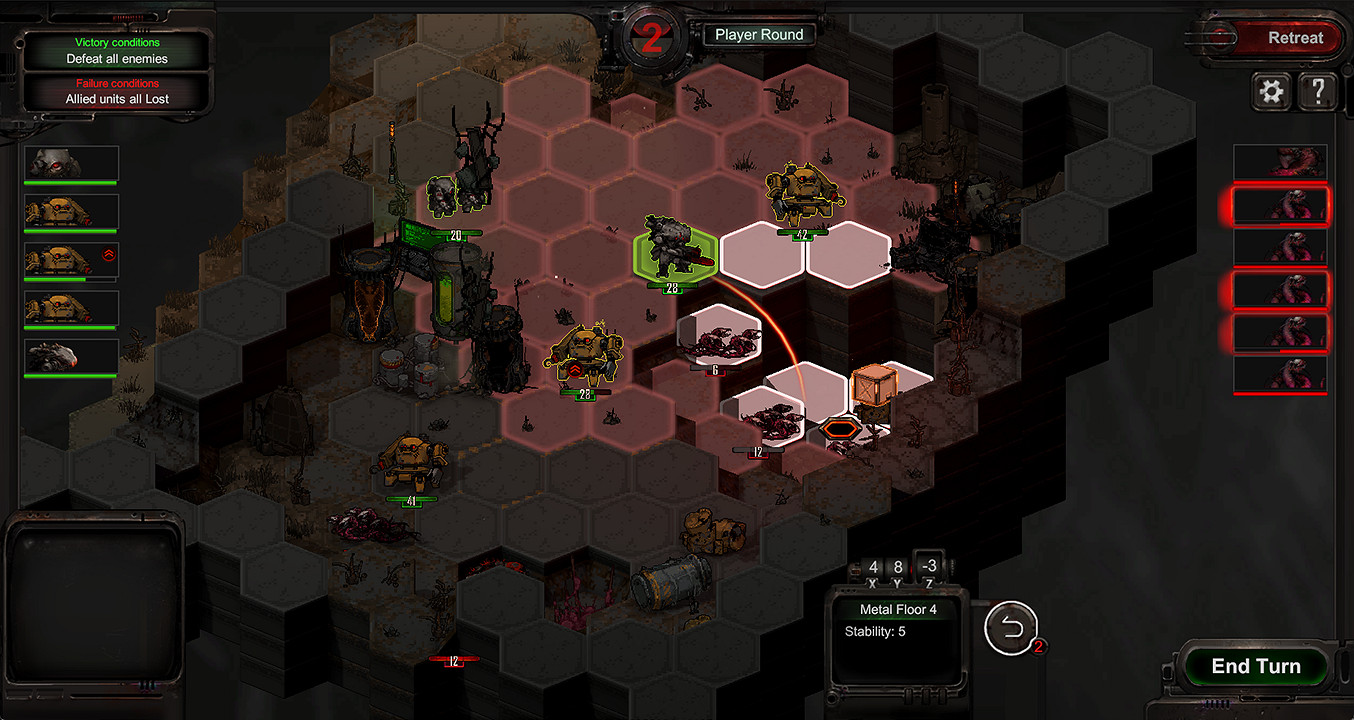Target the enemy swarm with 12 health beside the crate

pyautogui.click(x=764, y=420)
